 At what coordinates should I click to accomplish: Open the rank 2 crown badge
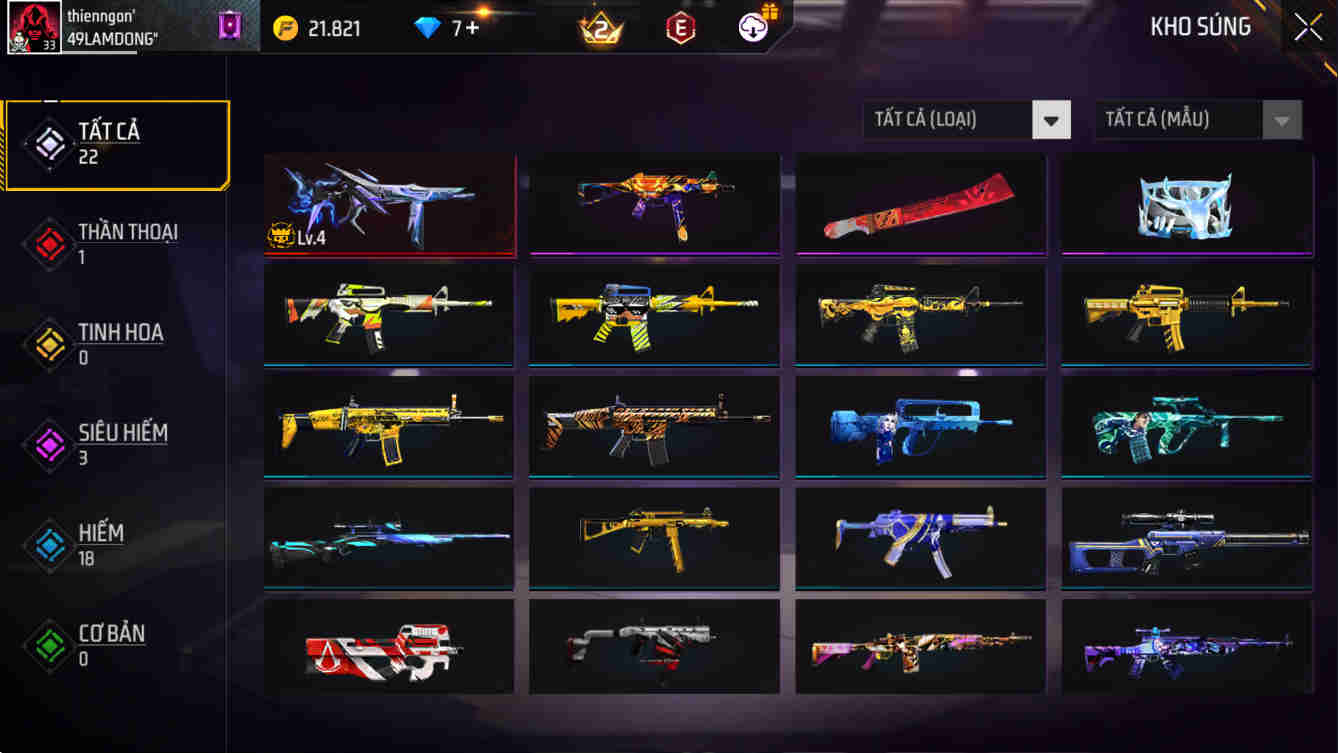click(601, 29)
